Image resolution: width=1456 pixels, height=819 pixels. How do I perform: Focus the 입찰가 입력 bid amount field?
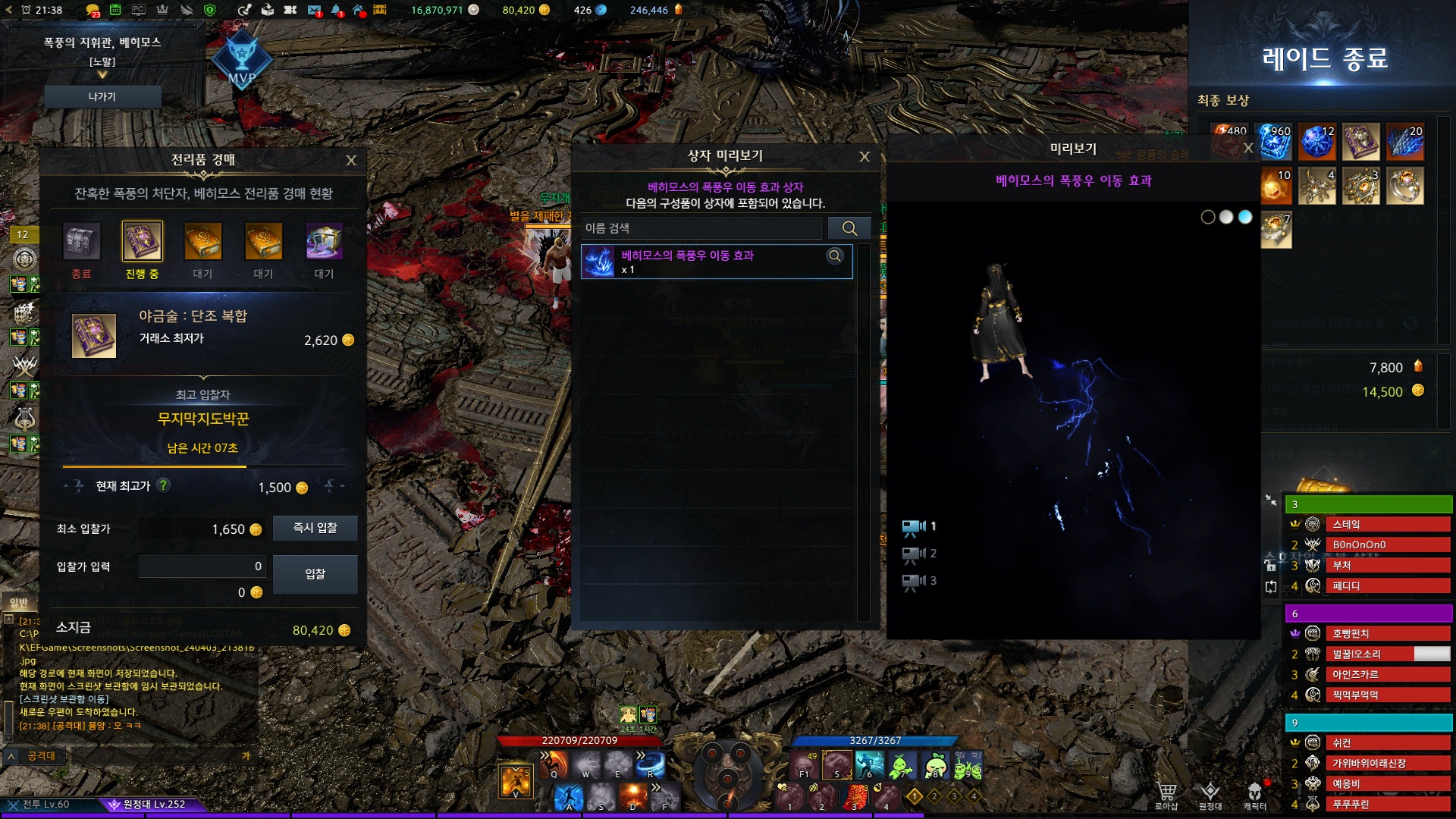[x=202, y=566]
